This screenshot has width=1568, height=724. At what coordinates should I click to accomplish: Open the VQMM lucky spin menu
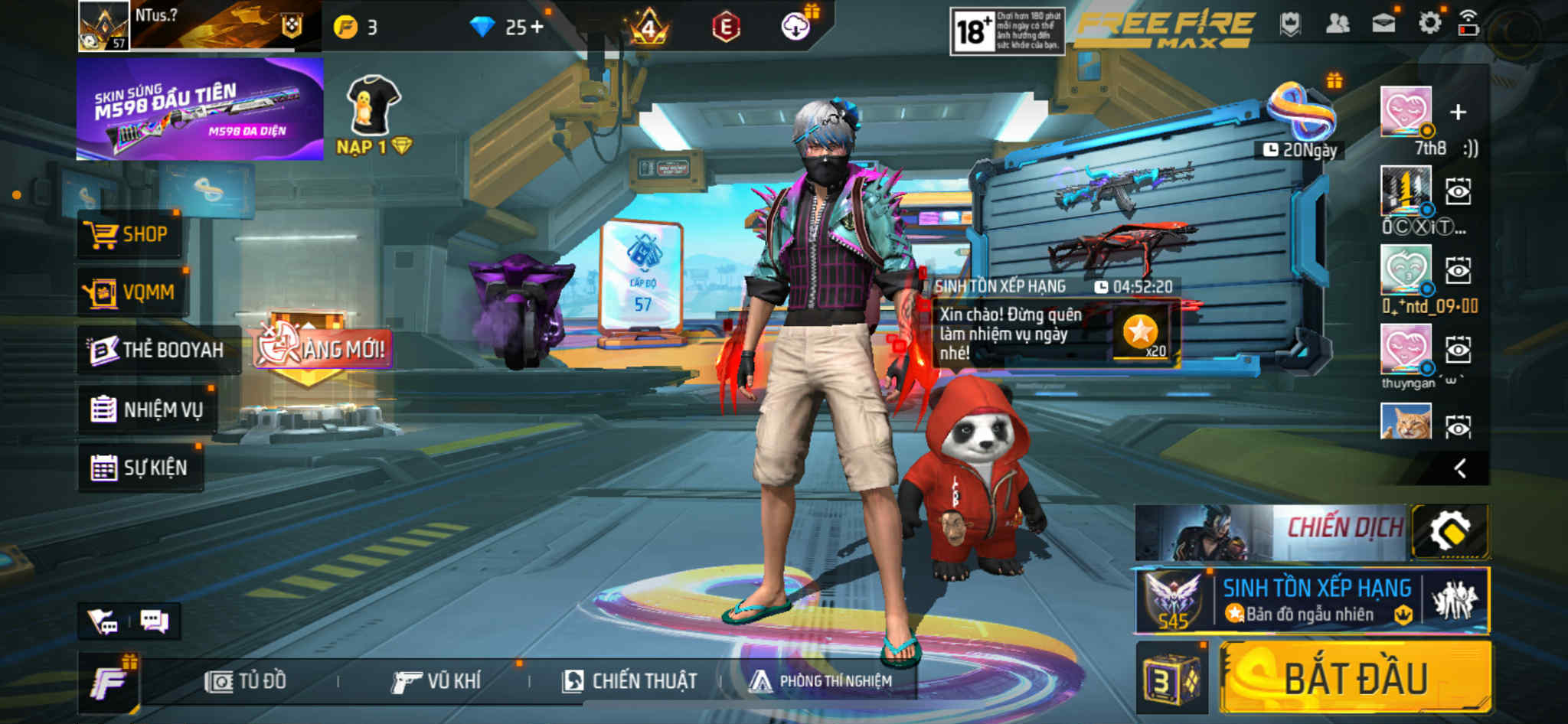(130, 292)
